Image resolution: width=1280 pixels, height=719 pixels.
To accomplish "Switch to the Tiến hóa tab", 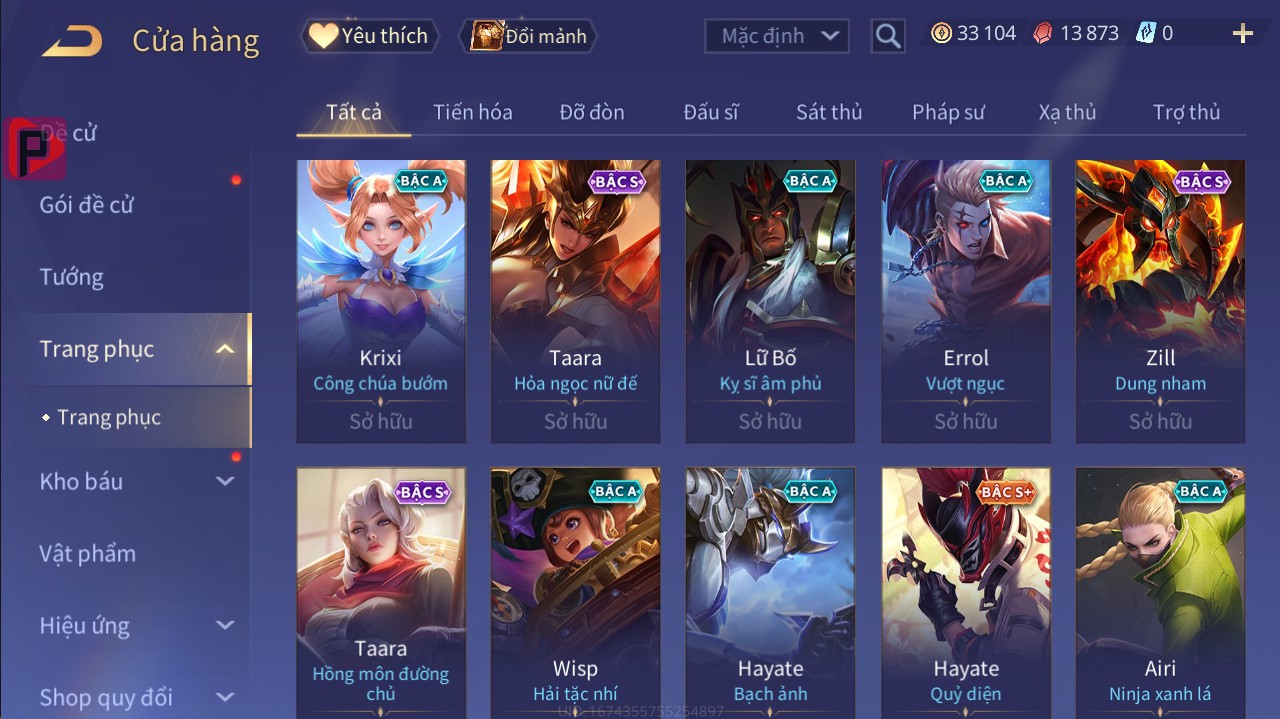I will pyautogui.click(x=472, y=112).
